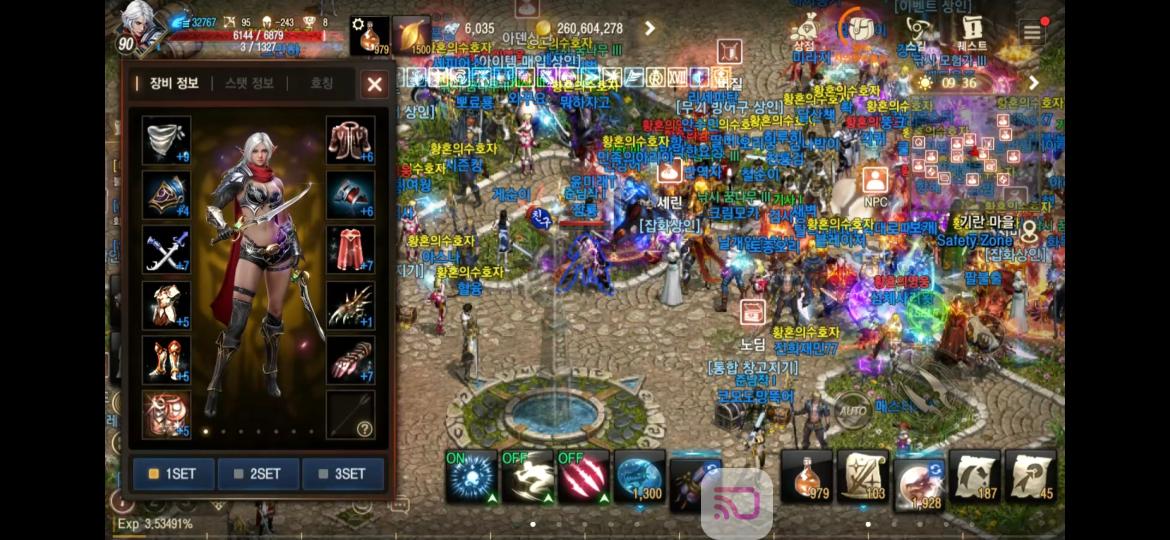This screenshot has width=1170, height=540.
Task: Activate the red claw slash skill
Action: [x=584, y=477]
